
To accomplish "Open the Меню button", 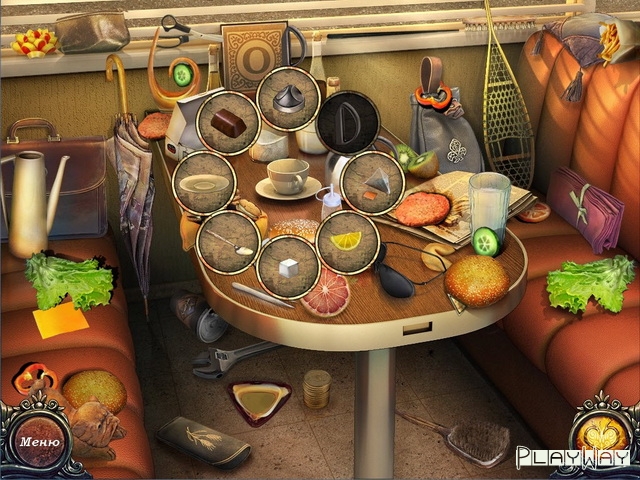I will pyautogui.click(x=38, y=441).
